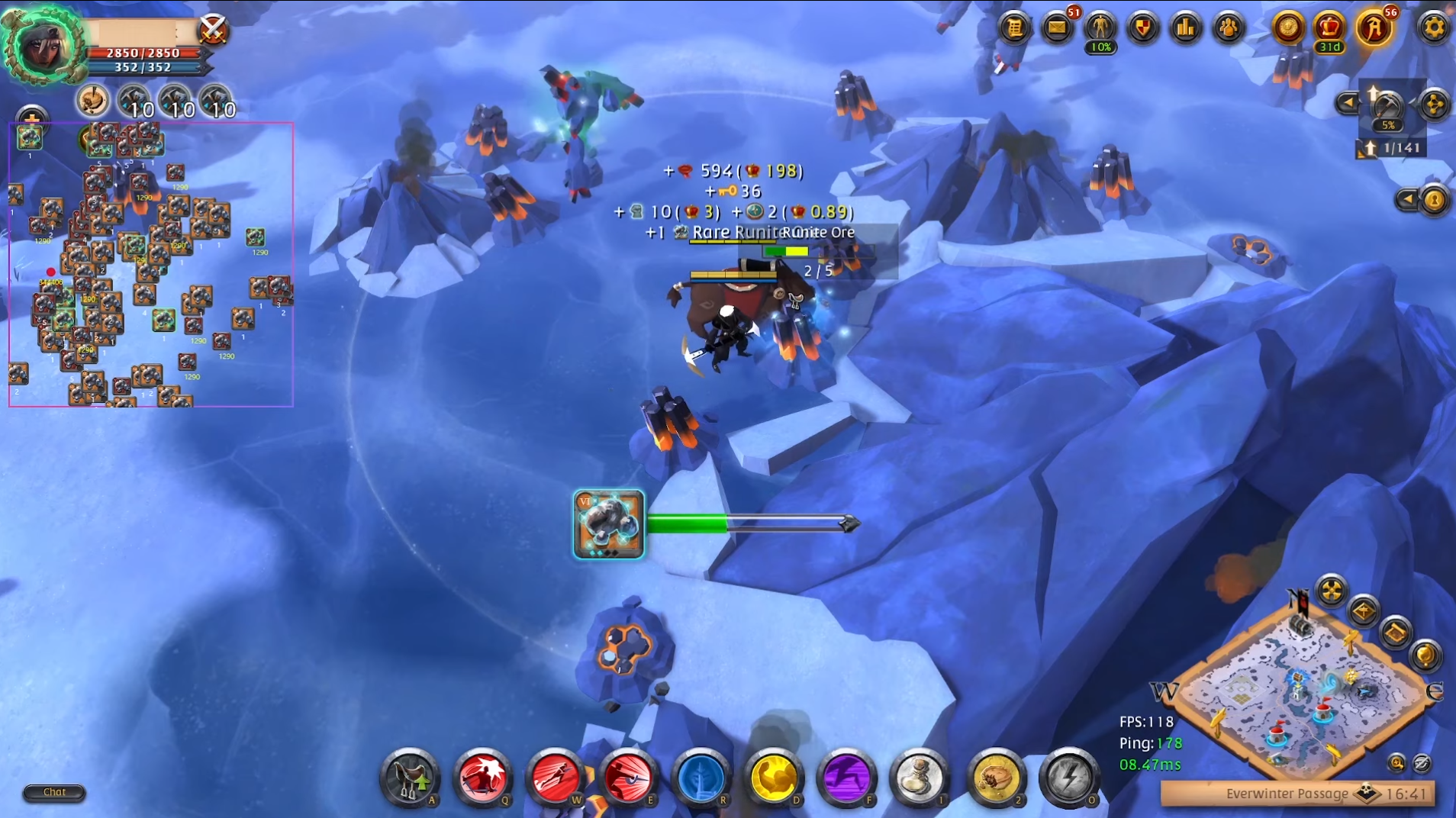Open the character stats figure icon

(1100, 28)
